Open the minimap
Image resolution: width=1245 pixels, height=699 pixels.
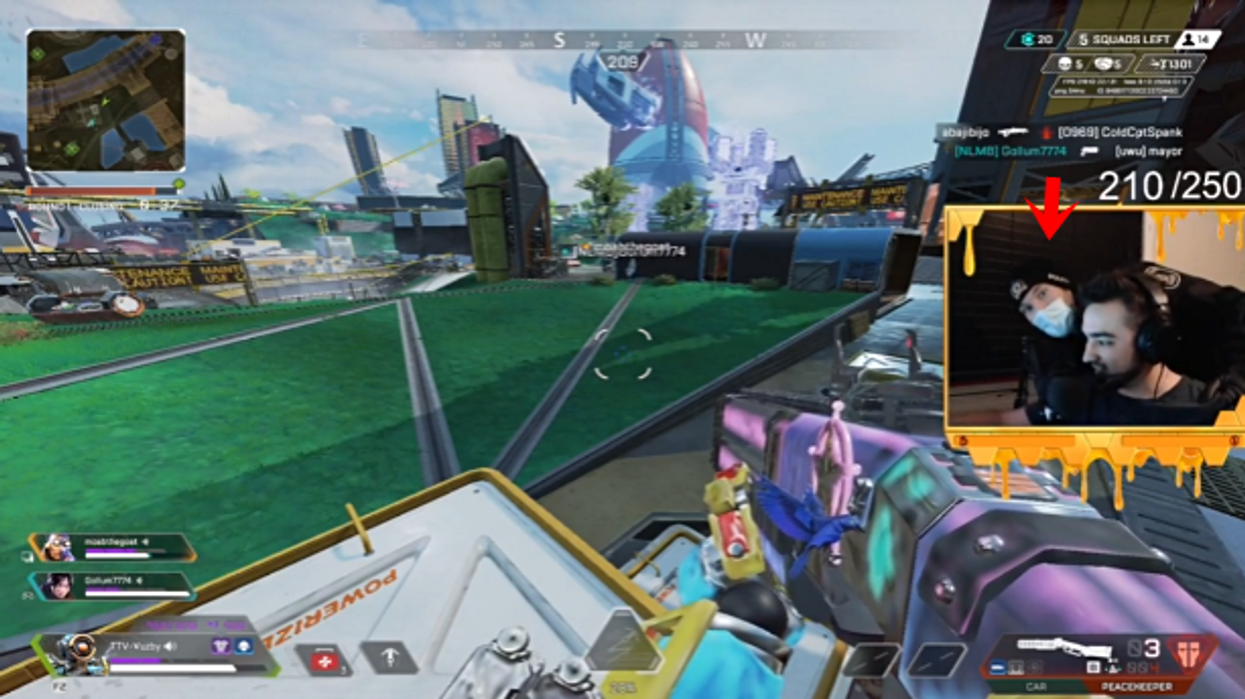tap(105, 100)
